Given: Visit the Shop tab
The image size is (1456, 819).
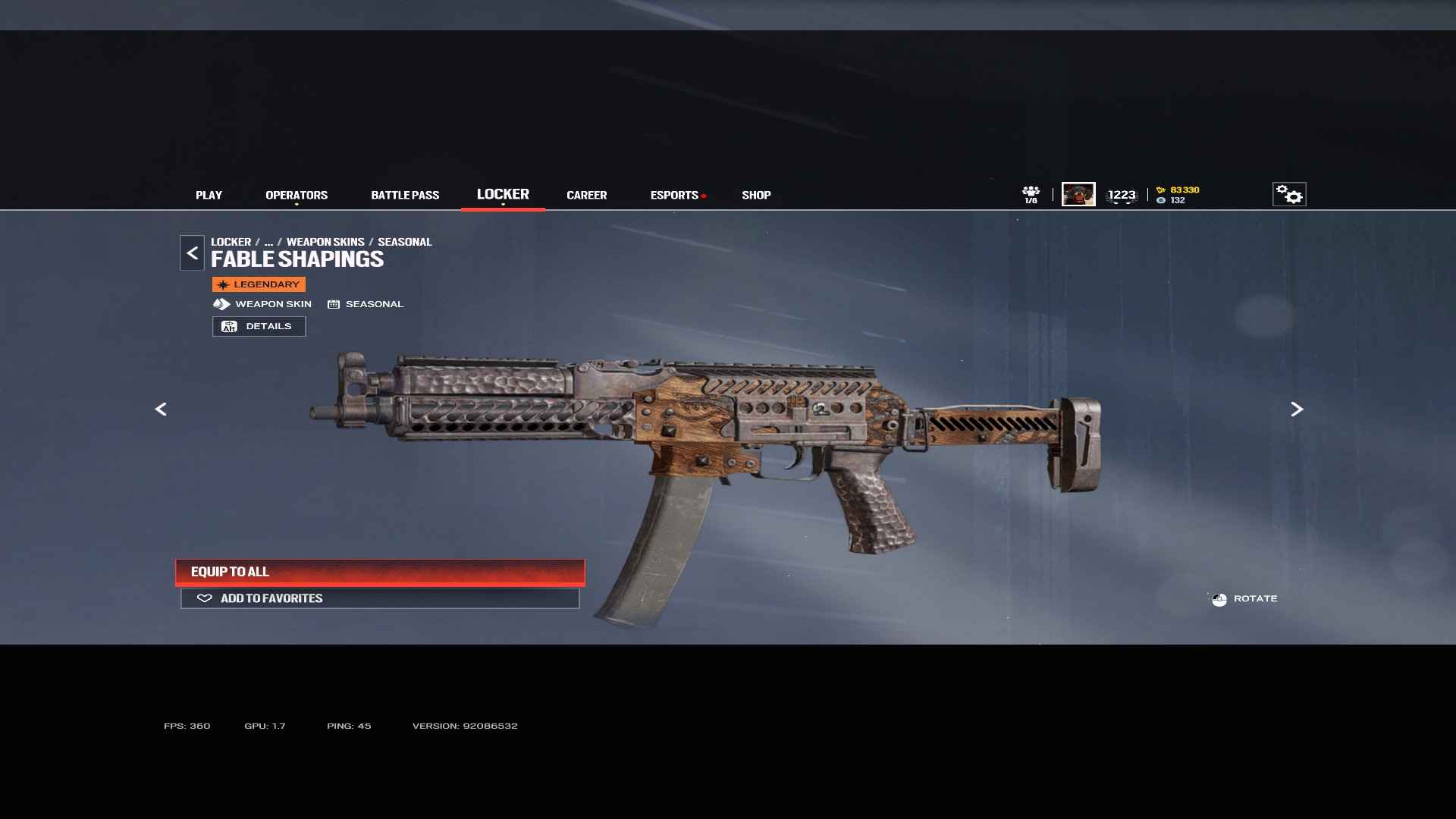Looking at the screenshot, I should pyautogui.click(x=756, y=195).
